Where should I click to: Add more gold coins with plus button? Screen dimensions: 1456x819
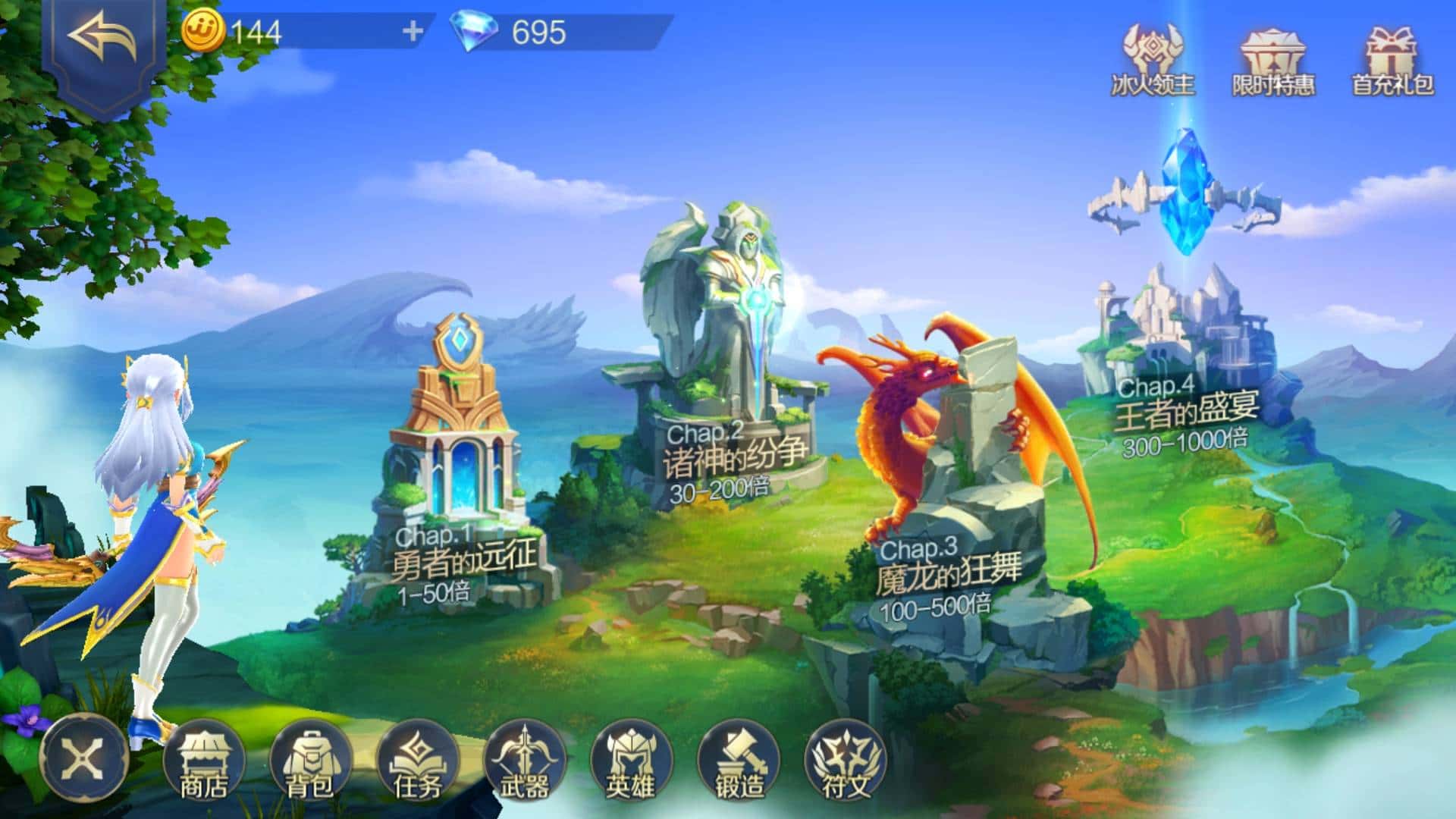(x=413, y=32)
